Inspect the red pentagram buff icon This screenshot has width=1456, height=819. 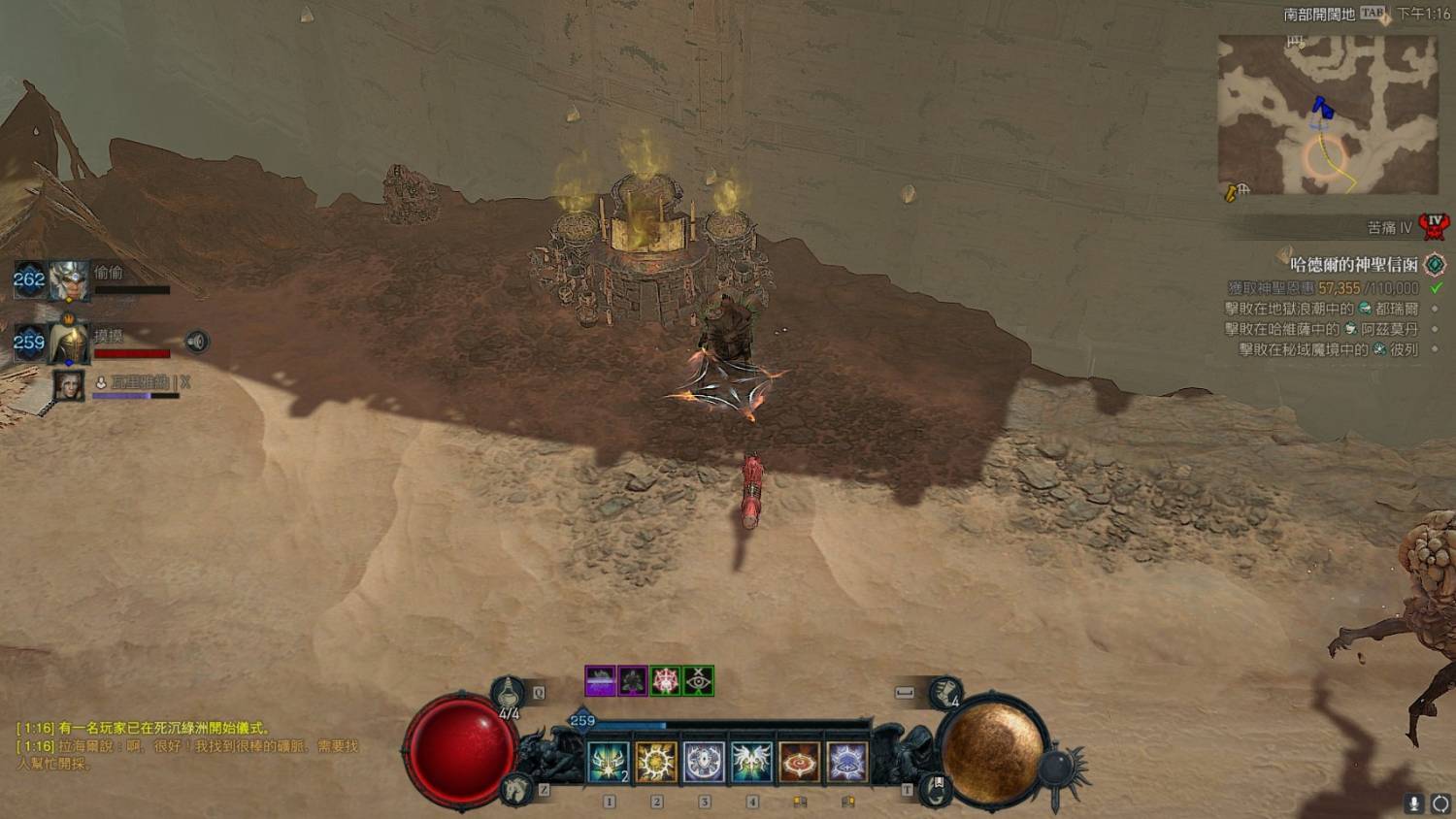tap(666, 680)
